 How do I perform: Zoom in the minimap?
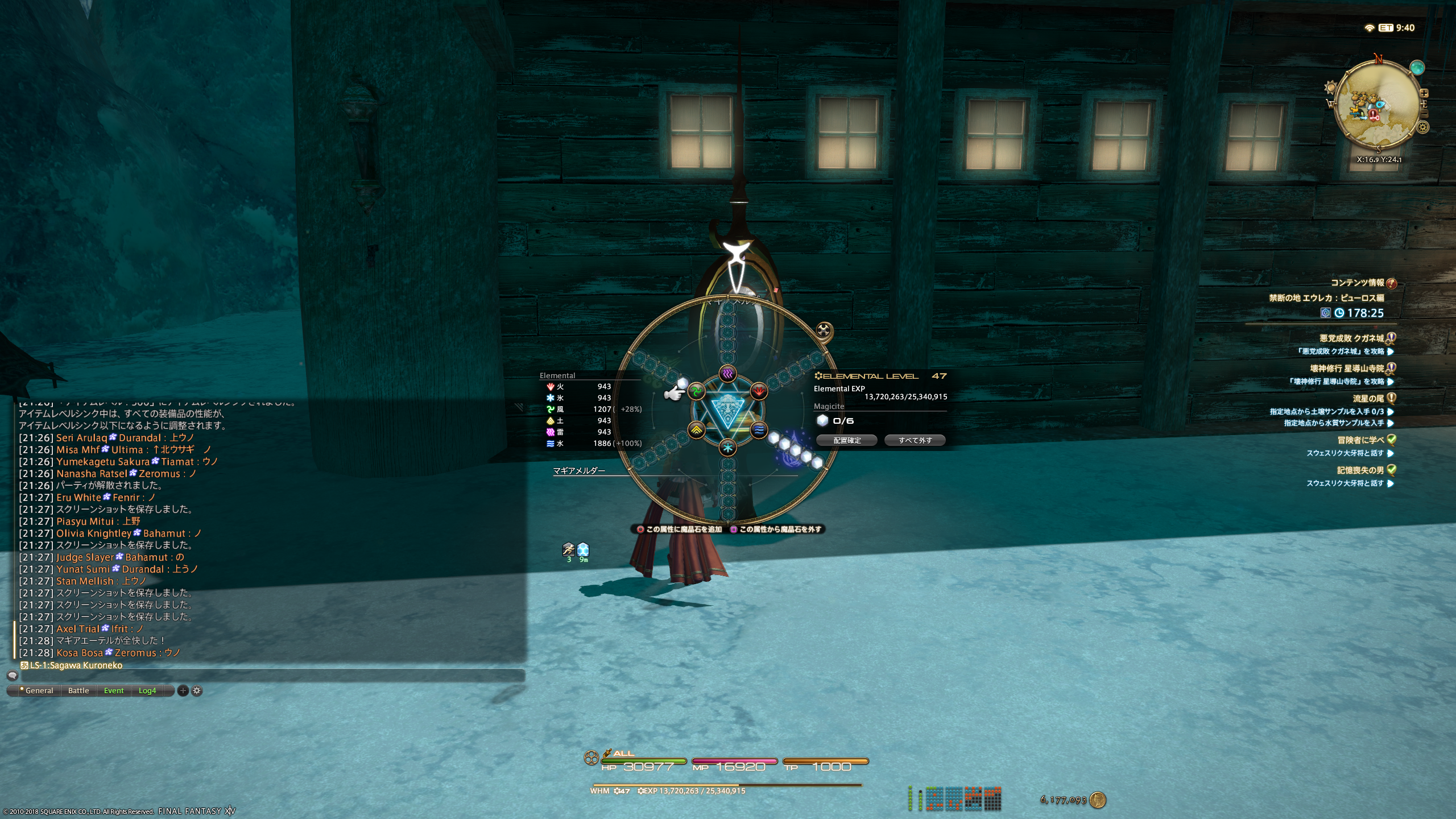[x=1424, y=93]
